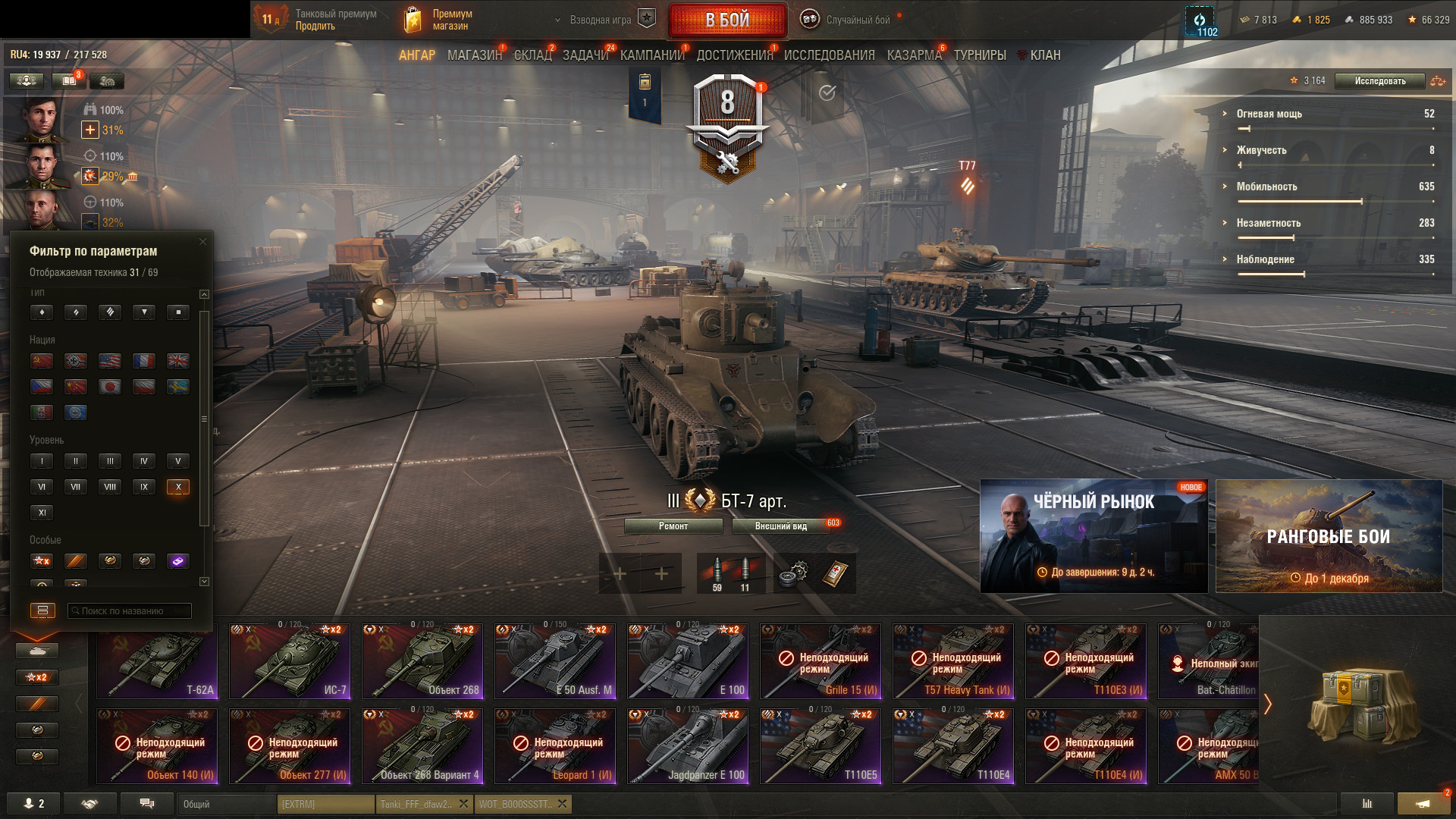Screen dimensions: 1456x819
Task: Open the МАГАЗИН shop tab
Action: coord(474,55)
